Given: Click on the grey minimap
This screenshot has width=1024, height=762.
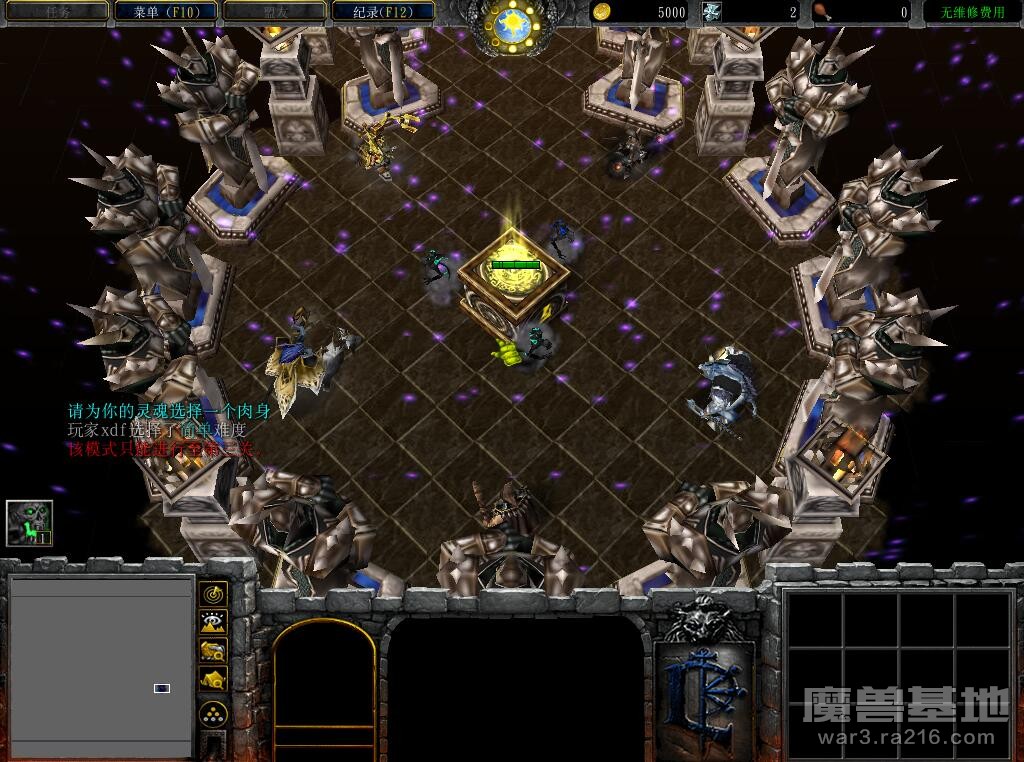Looking at the screenshot, I should [101, 666].
